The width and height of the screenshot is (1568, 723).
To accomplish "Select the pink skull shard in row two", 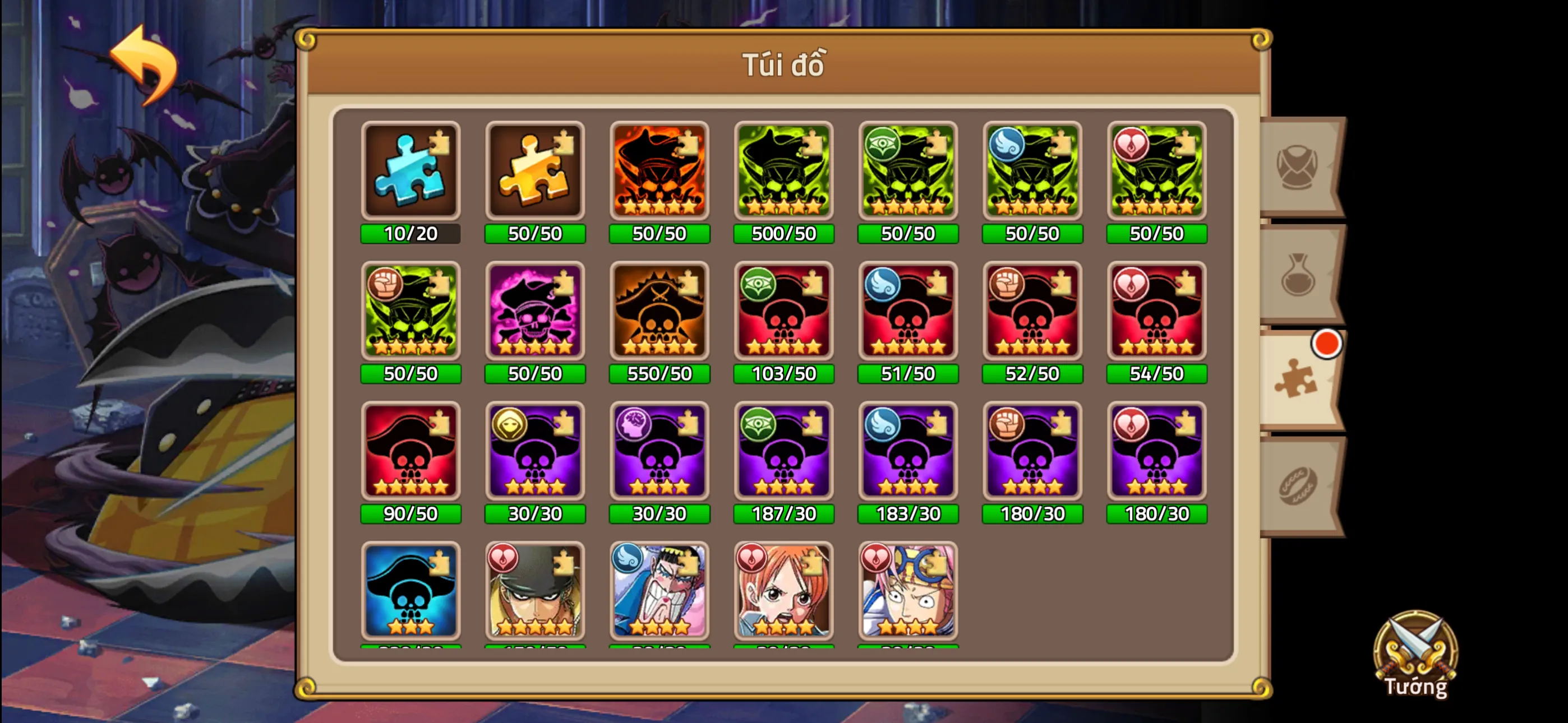I will point(535,313).
